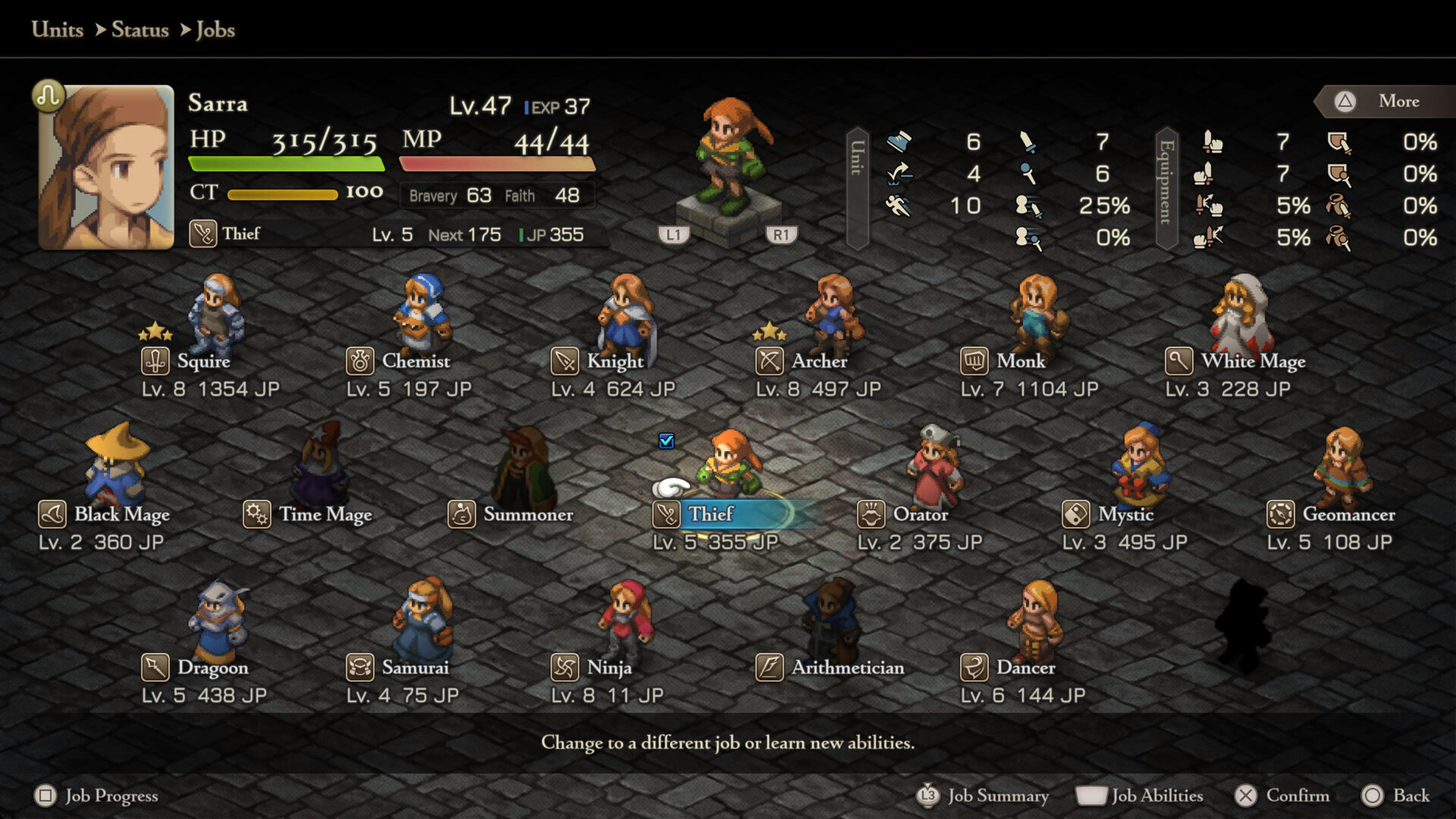This screenshot has width=1456, height=819.
Task: Select the Black Mage job
Action: point(121,514)
